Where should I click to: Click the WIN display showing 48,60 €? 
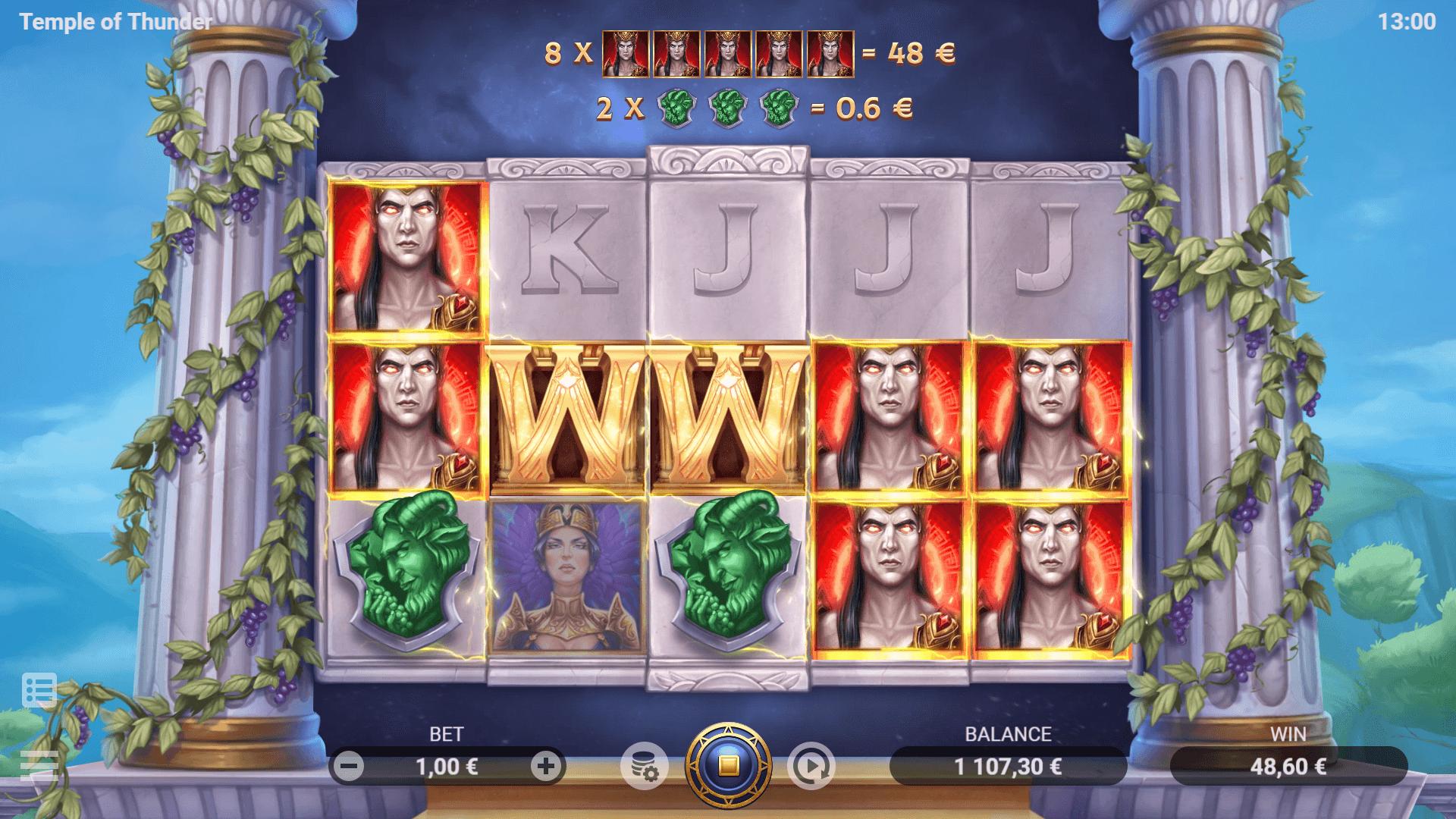(x=1289, y=766)
